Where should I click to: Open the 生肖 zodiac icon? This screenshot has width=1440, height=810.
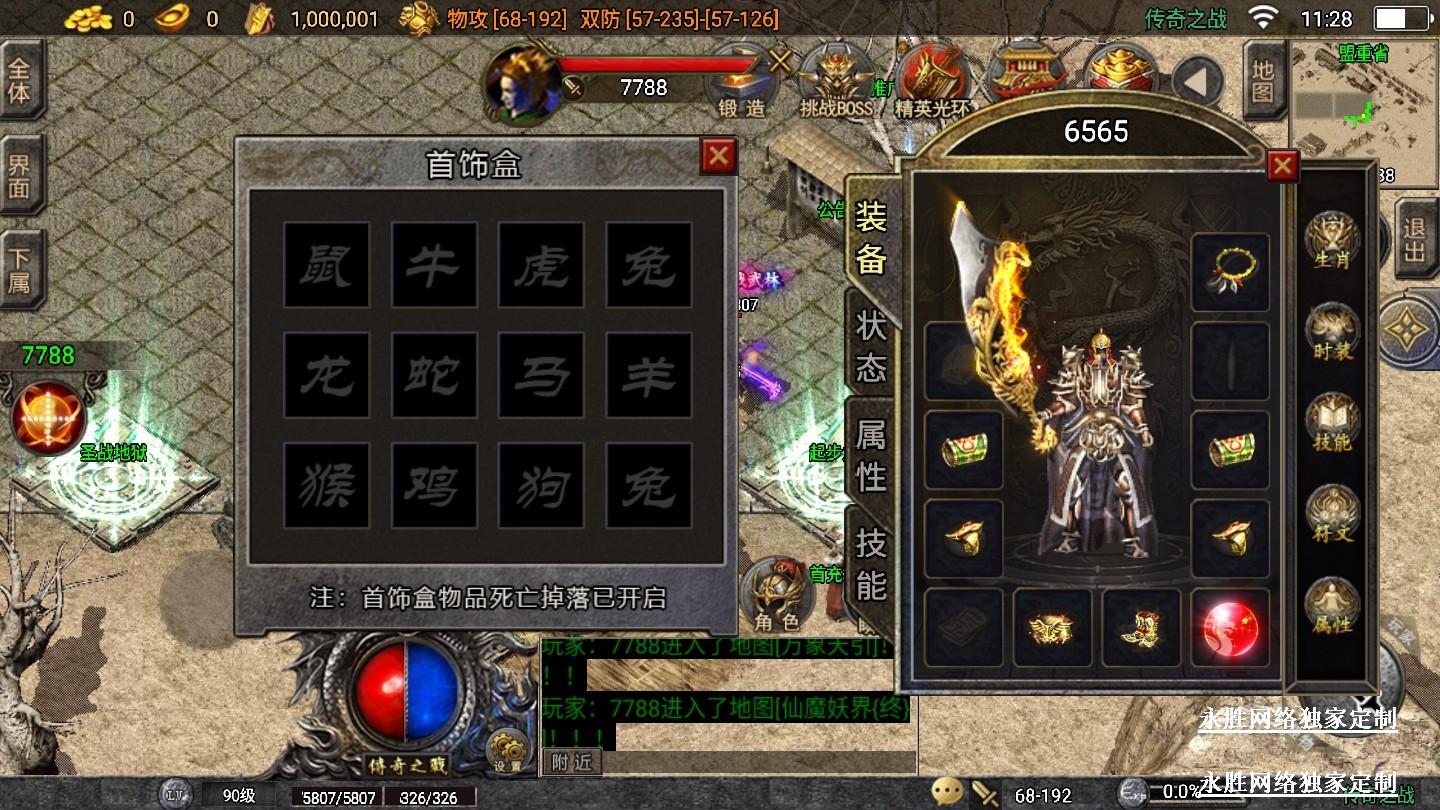click(x=1332, y=240)
